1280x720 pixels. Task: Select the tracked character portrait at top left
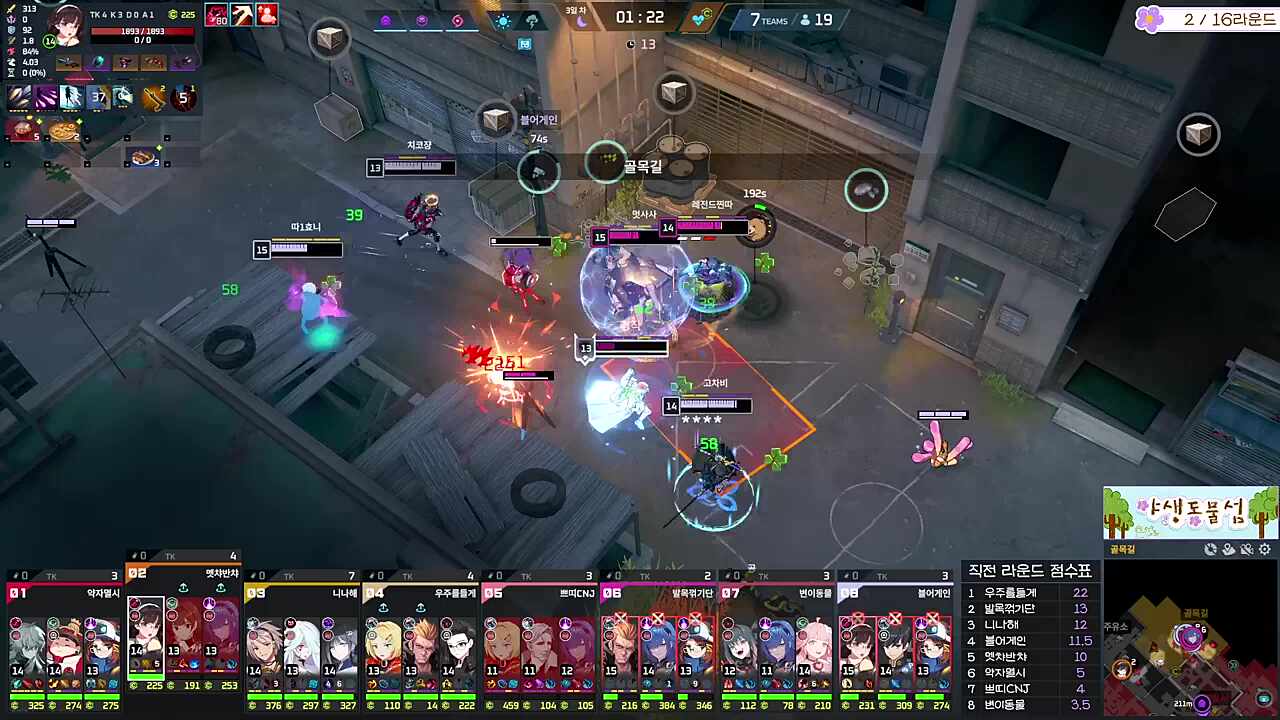68,24
